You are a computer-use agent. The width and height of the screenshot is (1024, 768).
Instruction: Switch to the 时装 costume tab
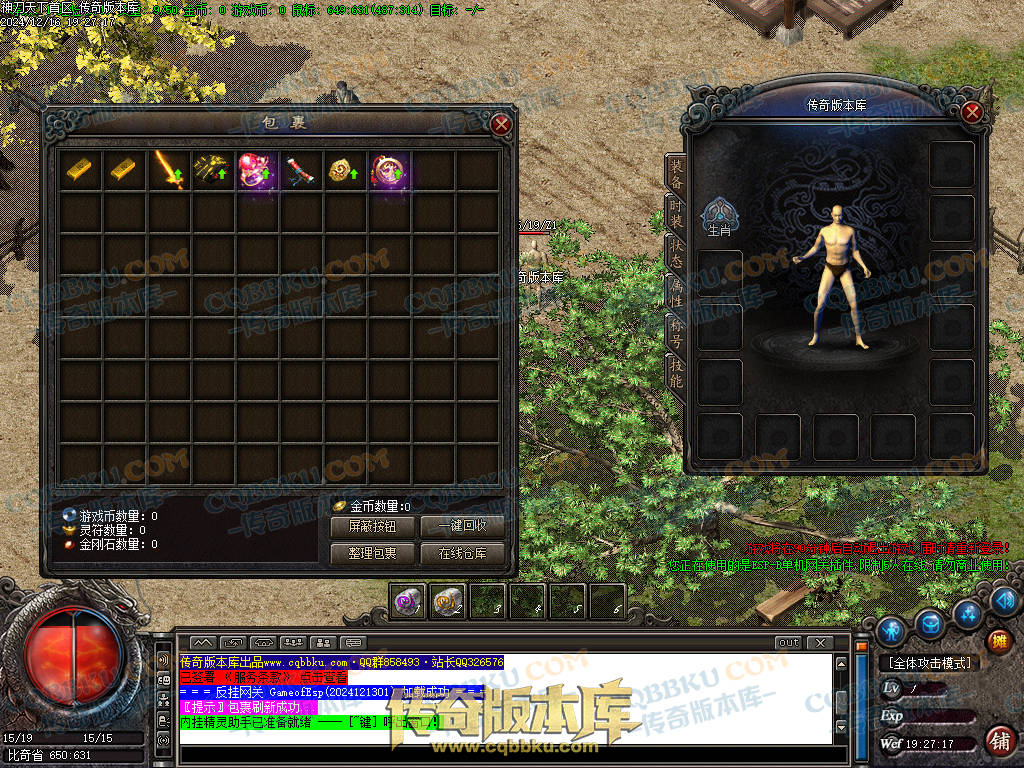676,212
